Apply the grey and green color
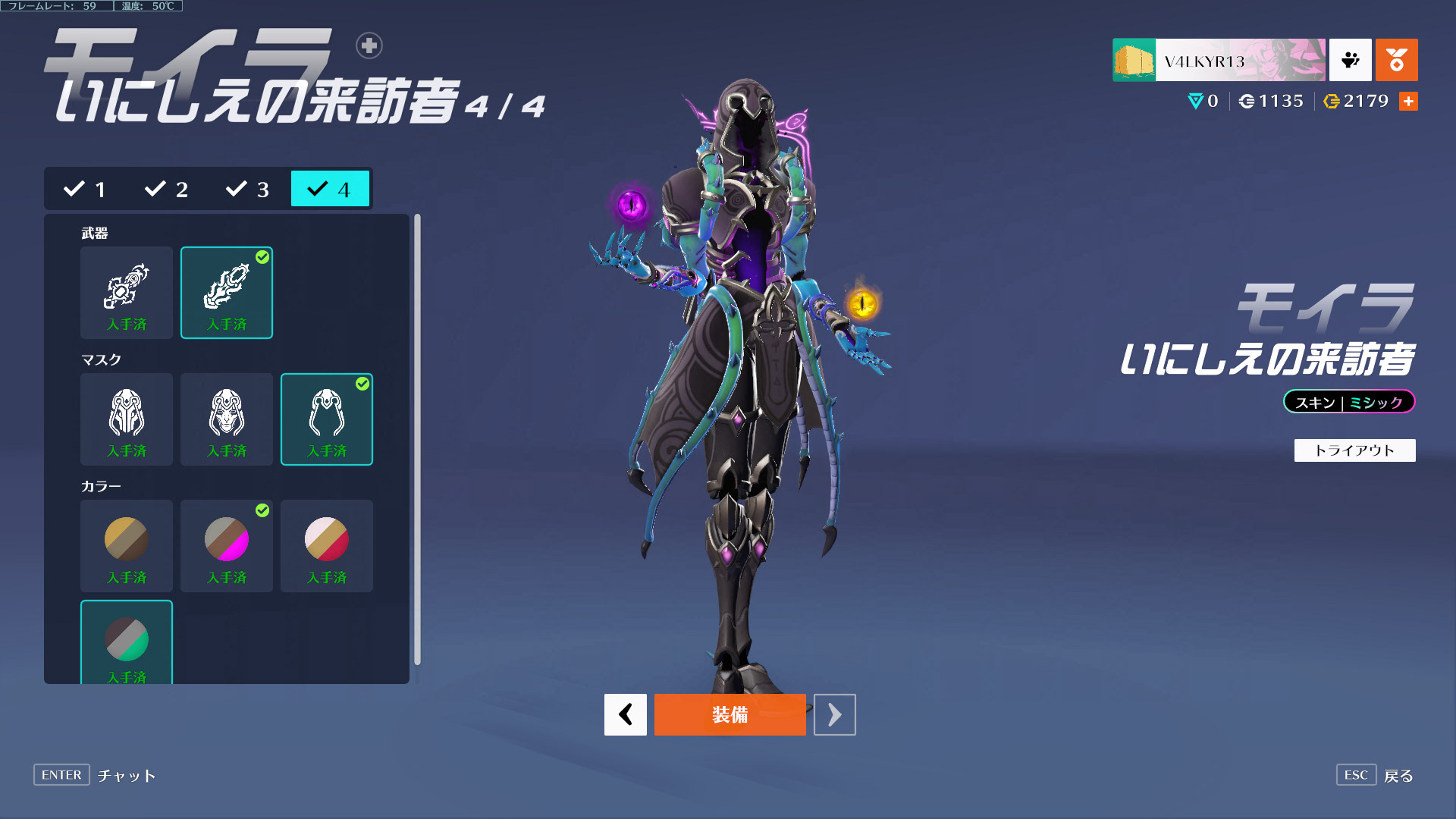1456x819 pixels. tap(127, 642)
